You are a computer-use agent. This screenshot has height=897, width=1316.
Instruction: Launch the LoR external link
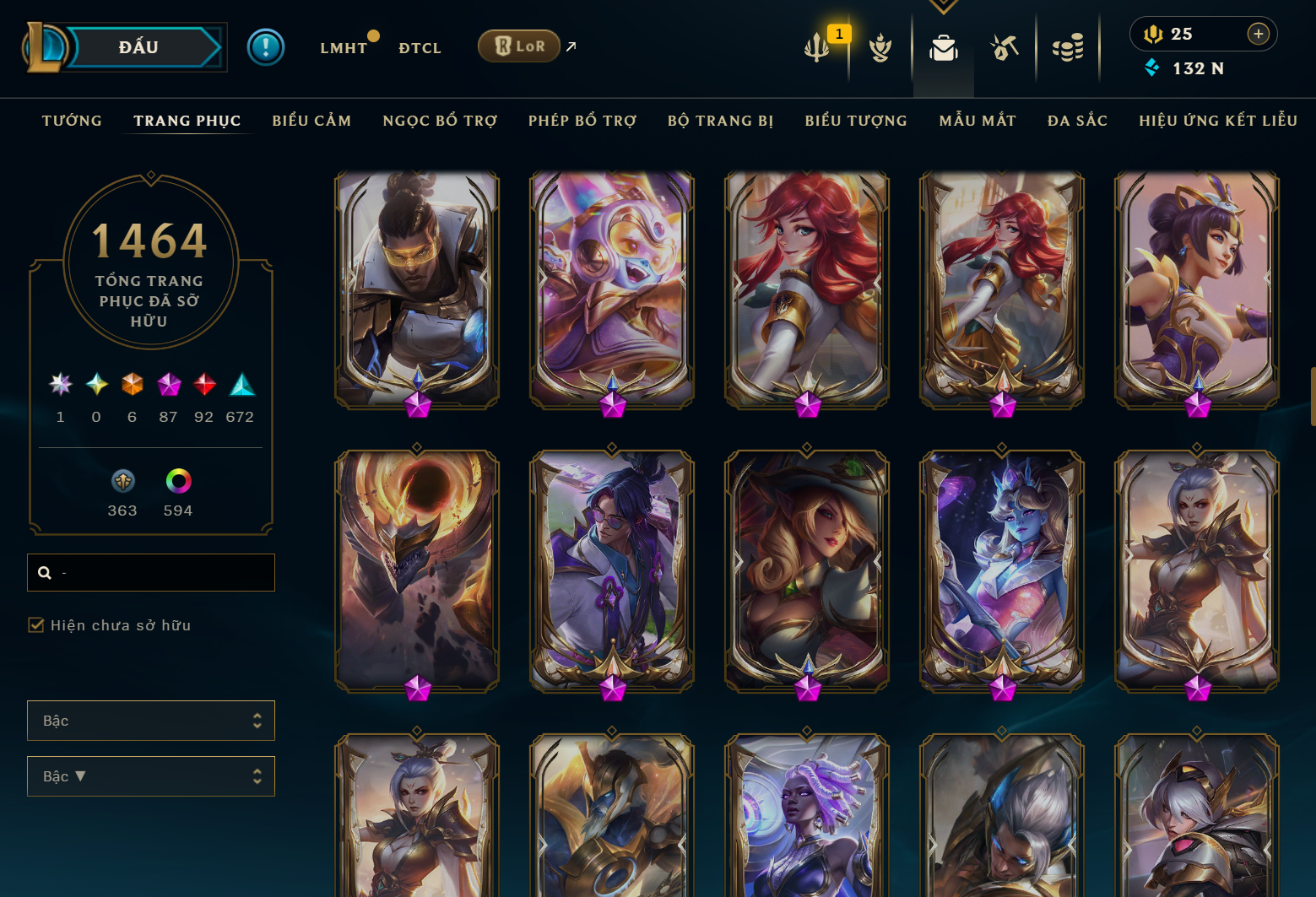click(519, 46)
